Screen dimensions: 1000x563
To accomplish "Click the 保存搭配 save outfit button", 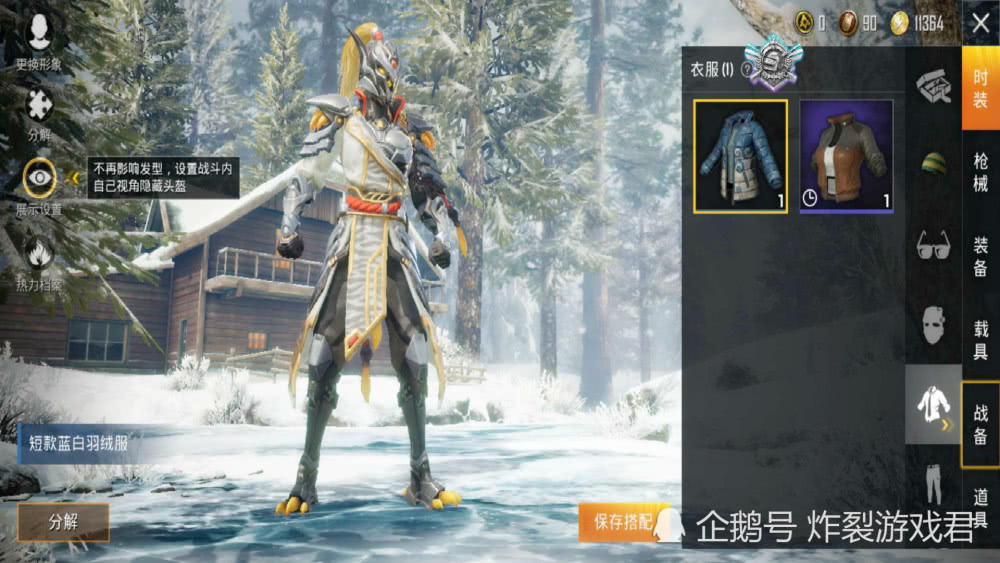I will [x=622, y=521].
